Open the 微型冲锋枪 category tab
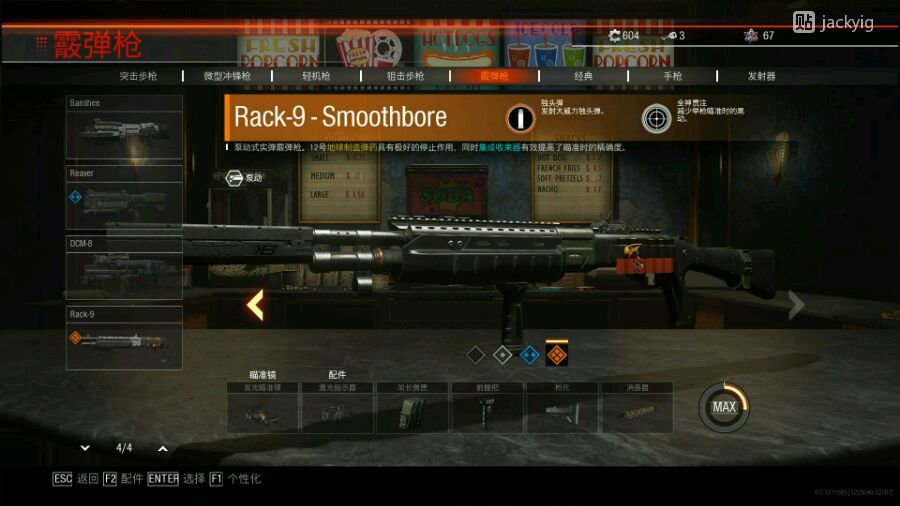Image resolution: width=900 pixels, height=506 pixels. (x=225, y=76)
